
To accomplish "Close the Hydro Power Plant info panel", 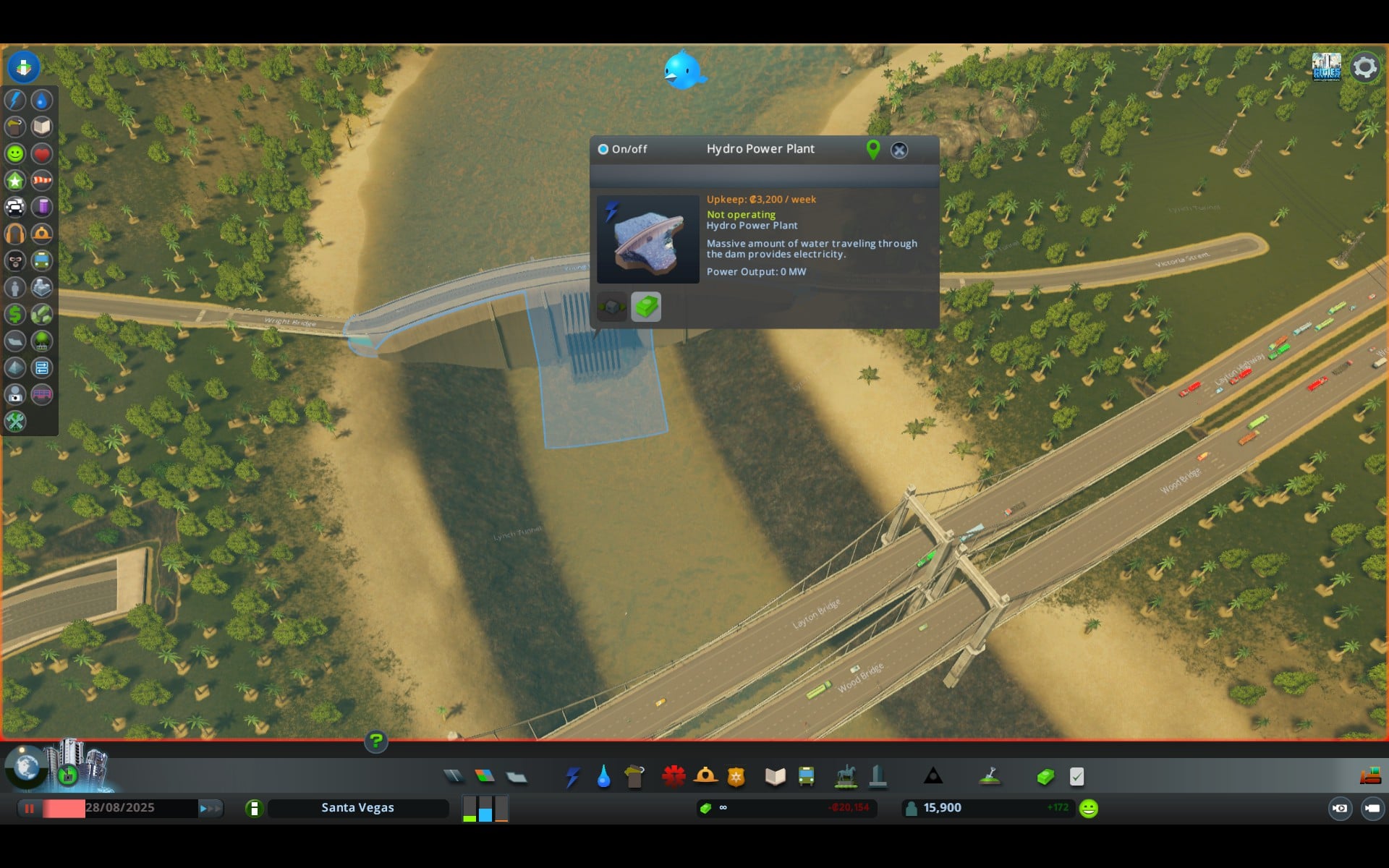I will click(899, 150).
